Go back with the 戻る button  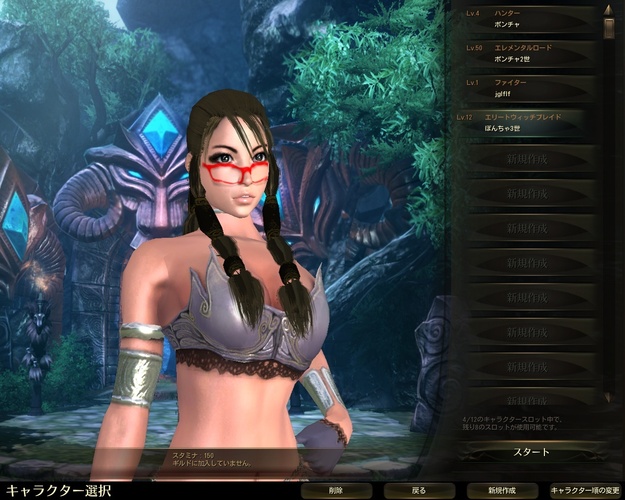[419, 491]
